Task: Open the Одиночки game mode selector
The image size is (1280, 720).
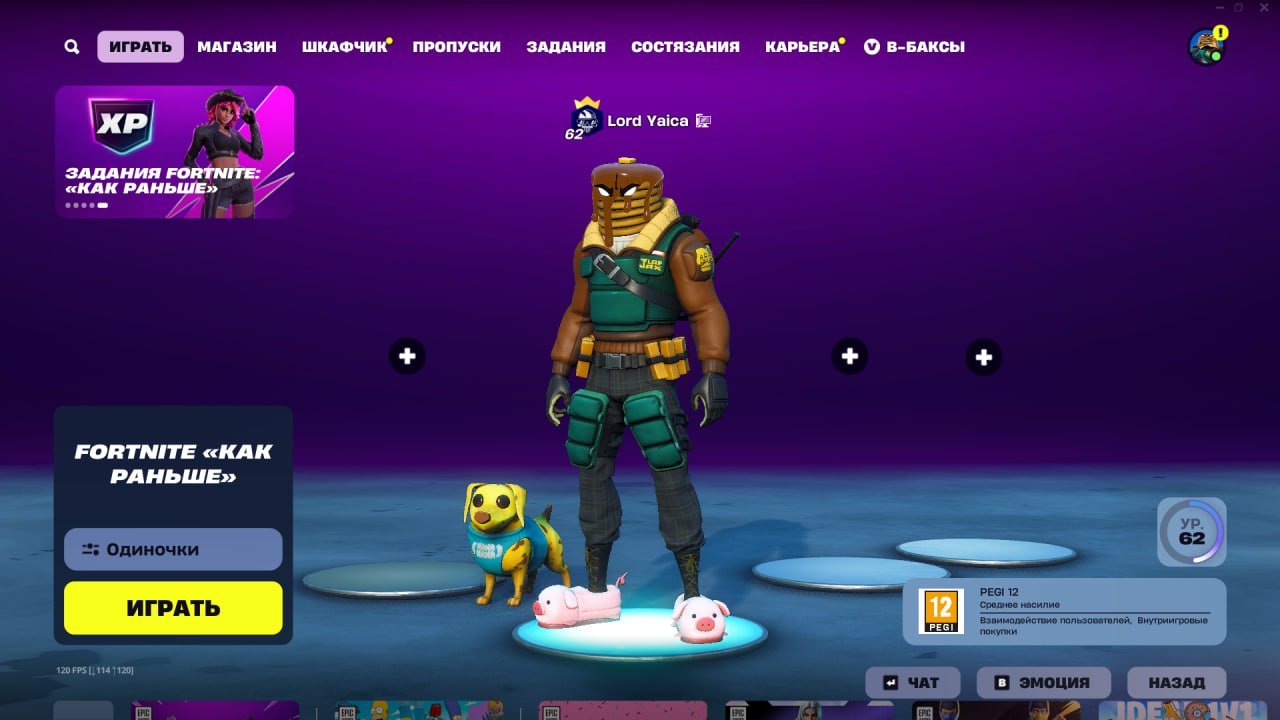Action: [172, 548]
